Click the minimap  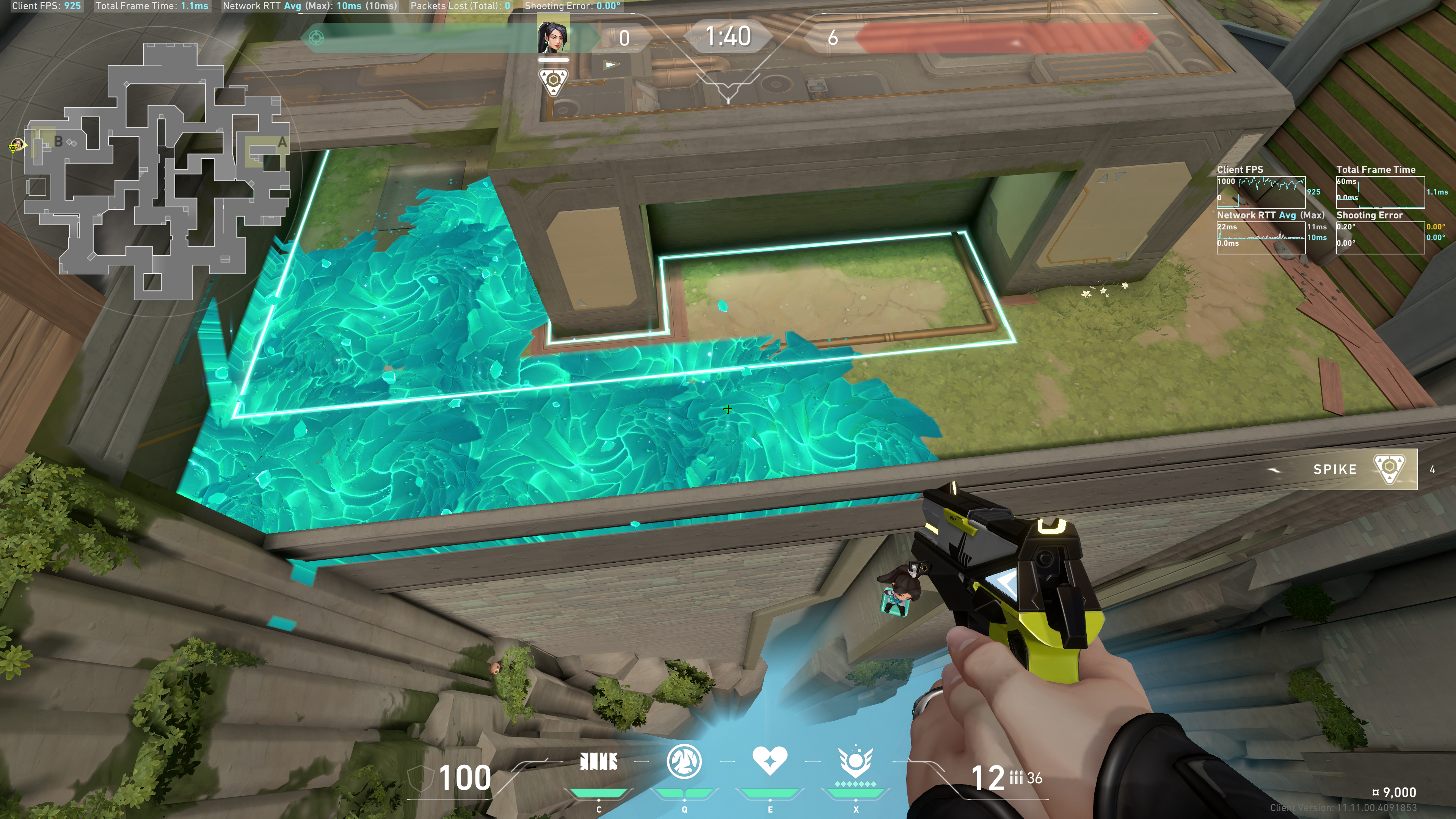coord(155,169)
